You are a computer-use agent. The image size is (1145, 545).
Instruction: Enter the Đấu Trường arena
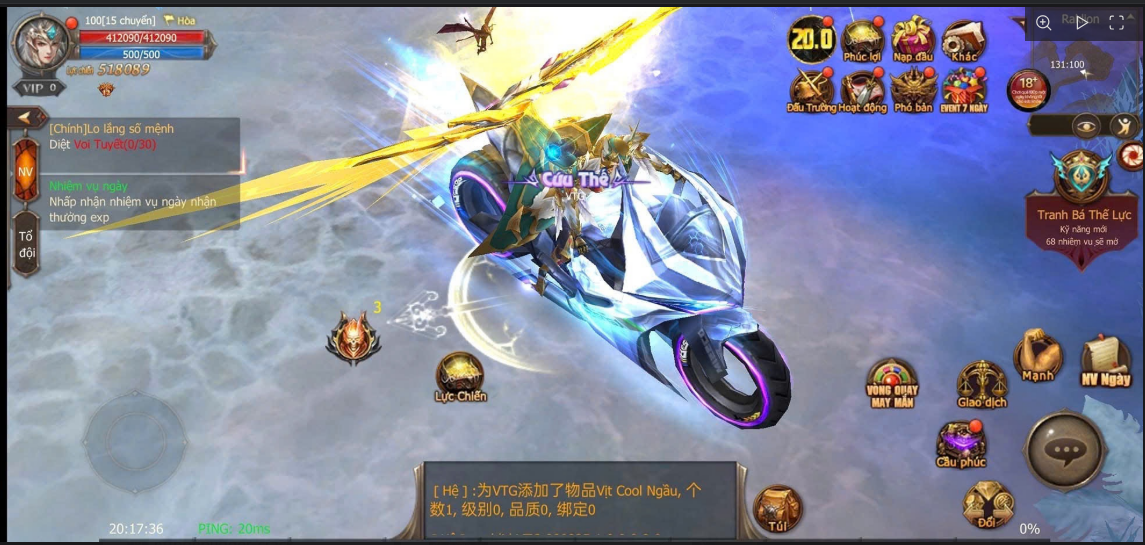[811, 90]
